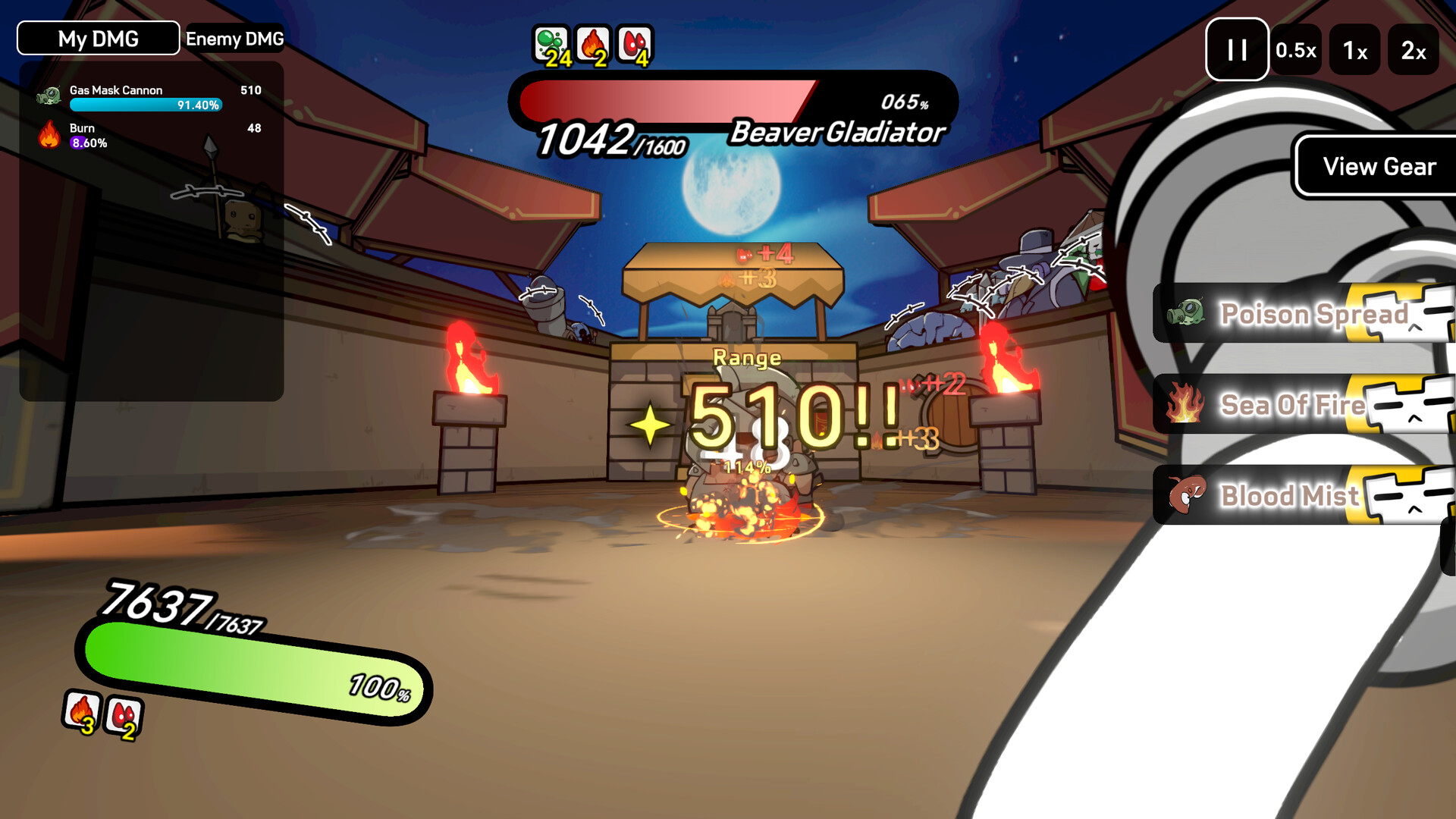This screenshot has width=1456, height=819.
Task: Select the Burn flame icon in damage panel
Action: pyautogui.click(x=49, y=135)
